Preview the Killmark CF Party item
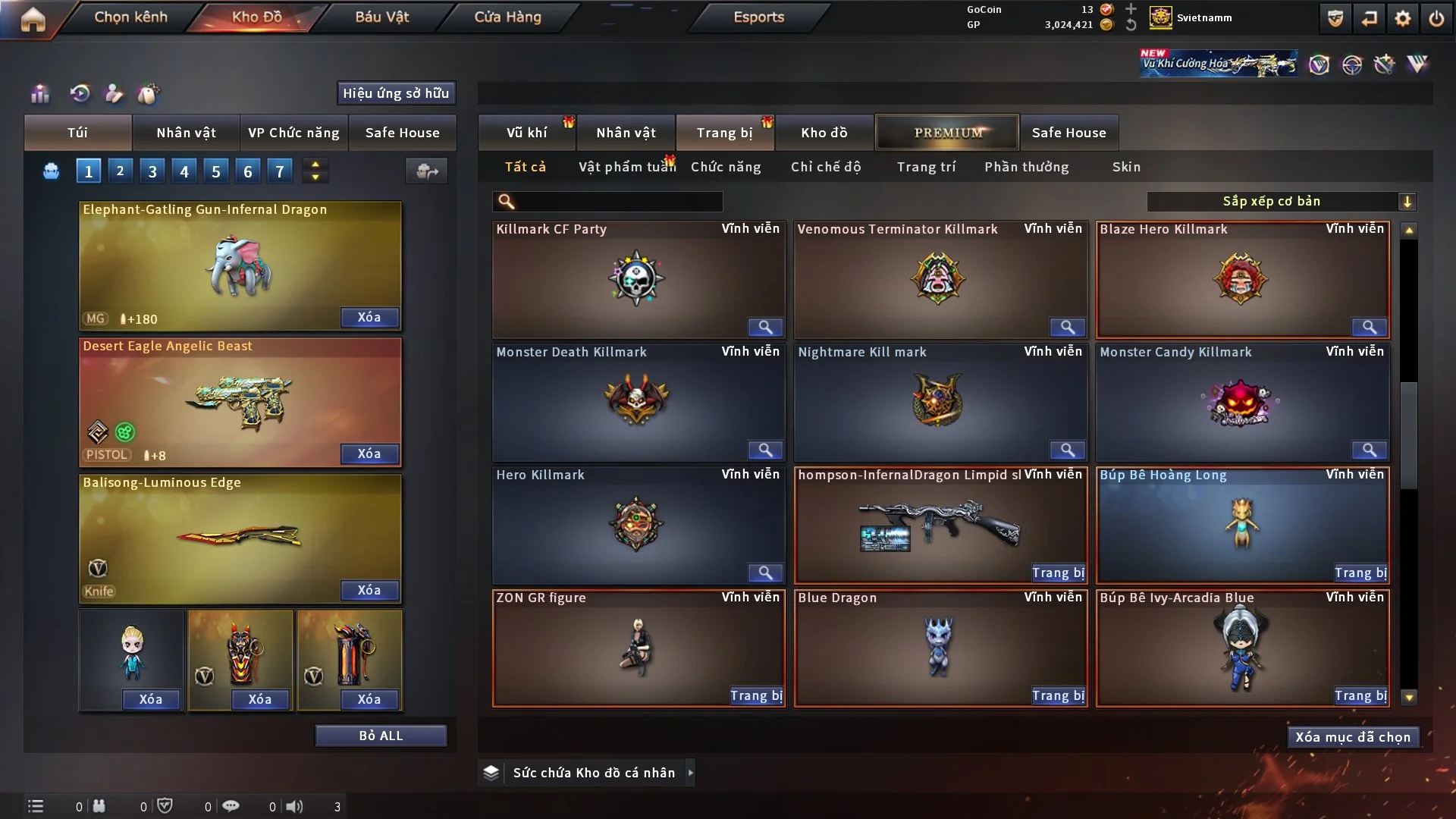This screenshot has width=1456, height=819. tap(765, 327)
